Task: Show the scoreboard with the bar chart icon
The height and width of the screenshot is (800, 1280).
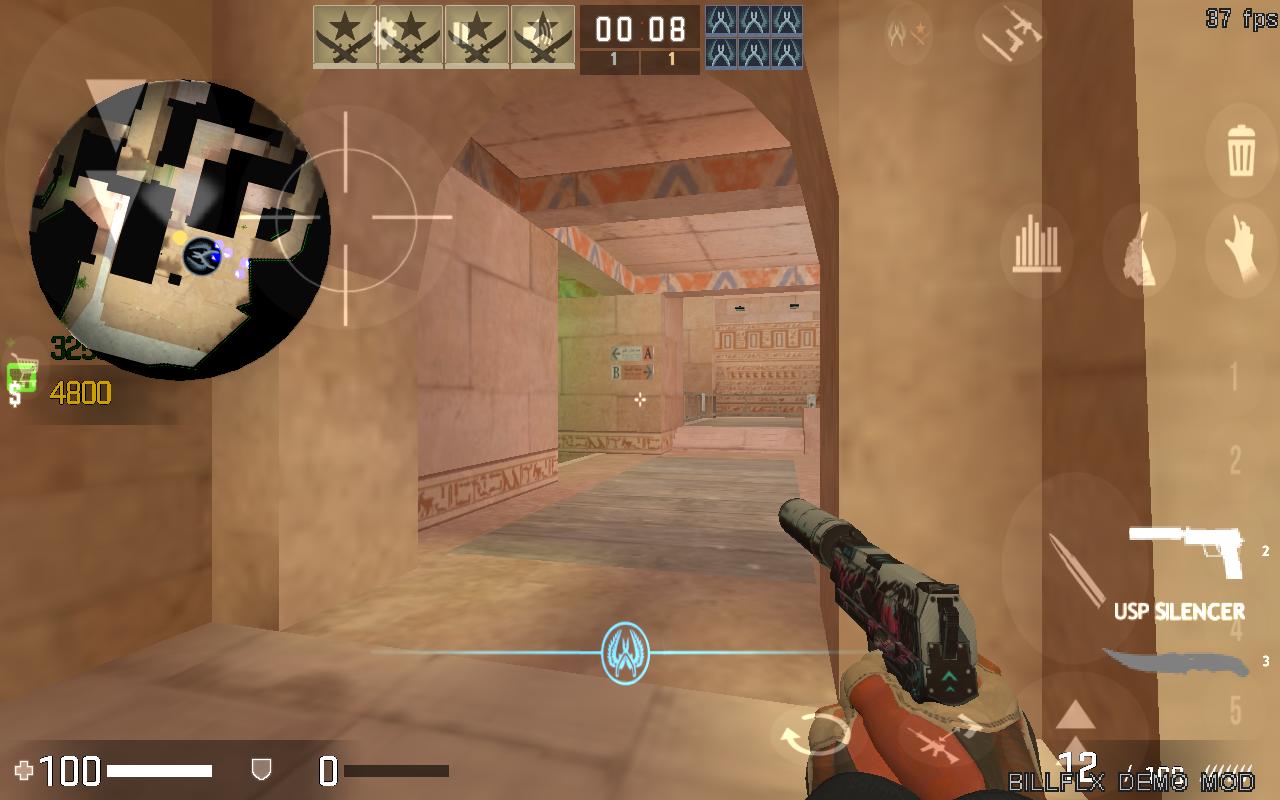Action: tap(1036, 250)
